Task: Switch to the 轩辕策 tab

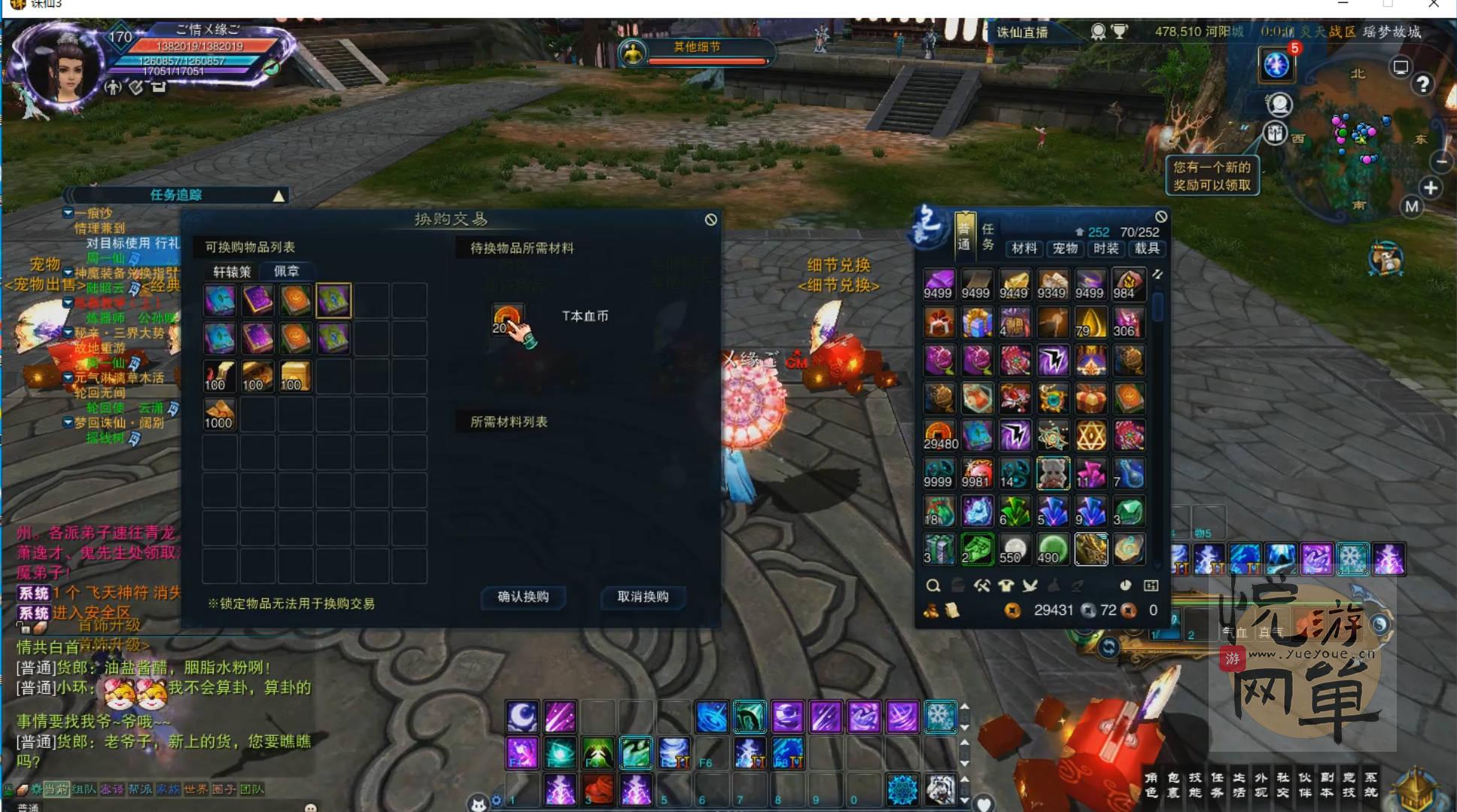Action: pos(232,272)
